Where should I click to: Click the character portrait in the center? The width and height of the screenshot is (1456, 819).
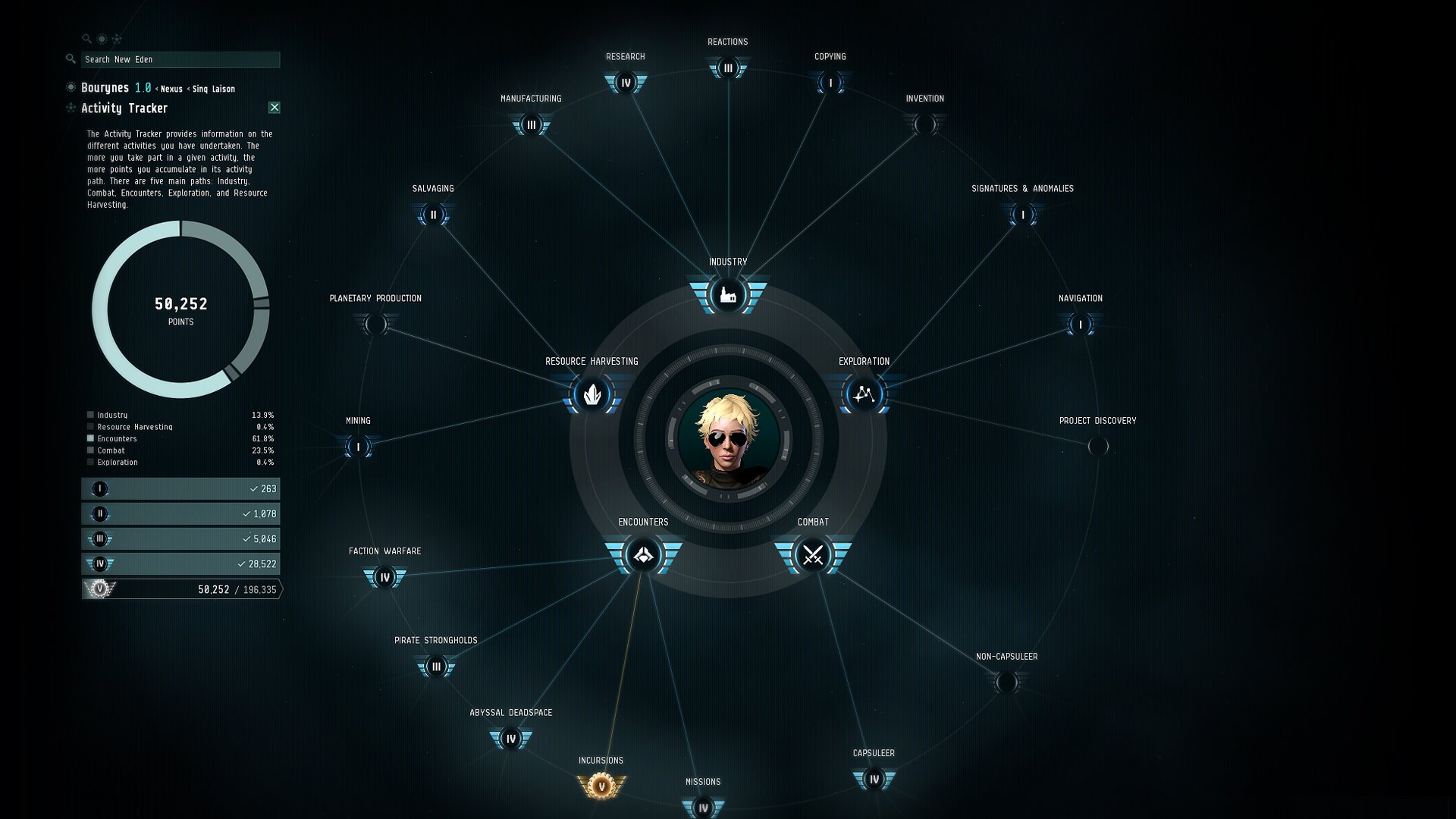tap(728, 438)
